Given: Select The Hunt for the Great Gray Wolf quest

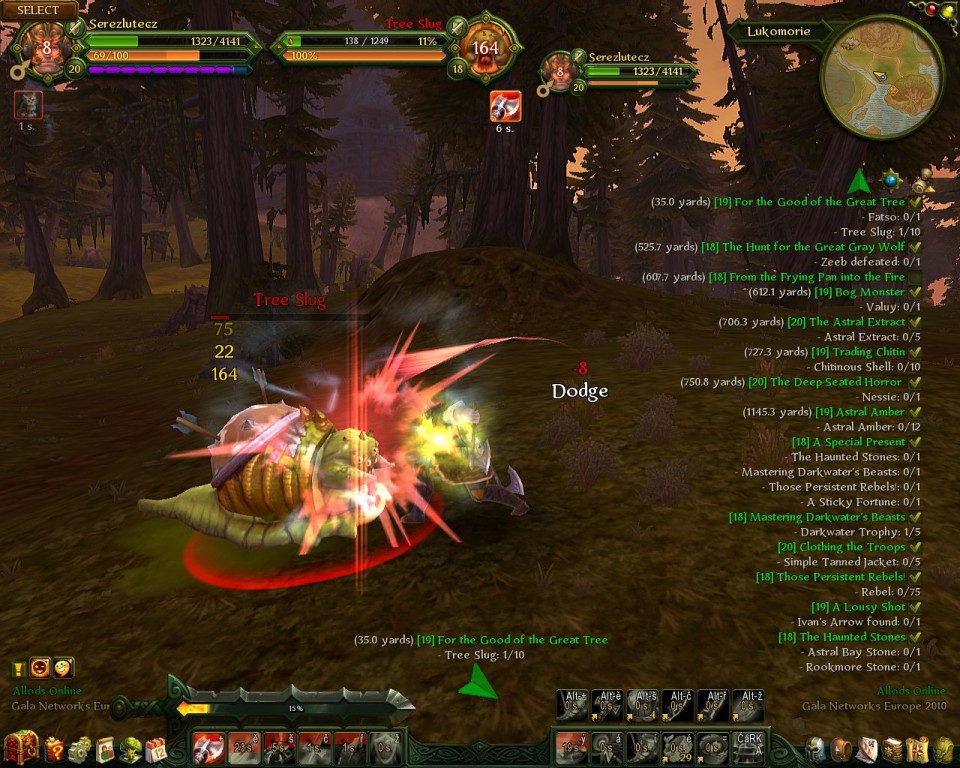Looking at the screenshot, I should click(813, 247).
